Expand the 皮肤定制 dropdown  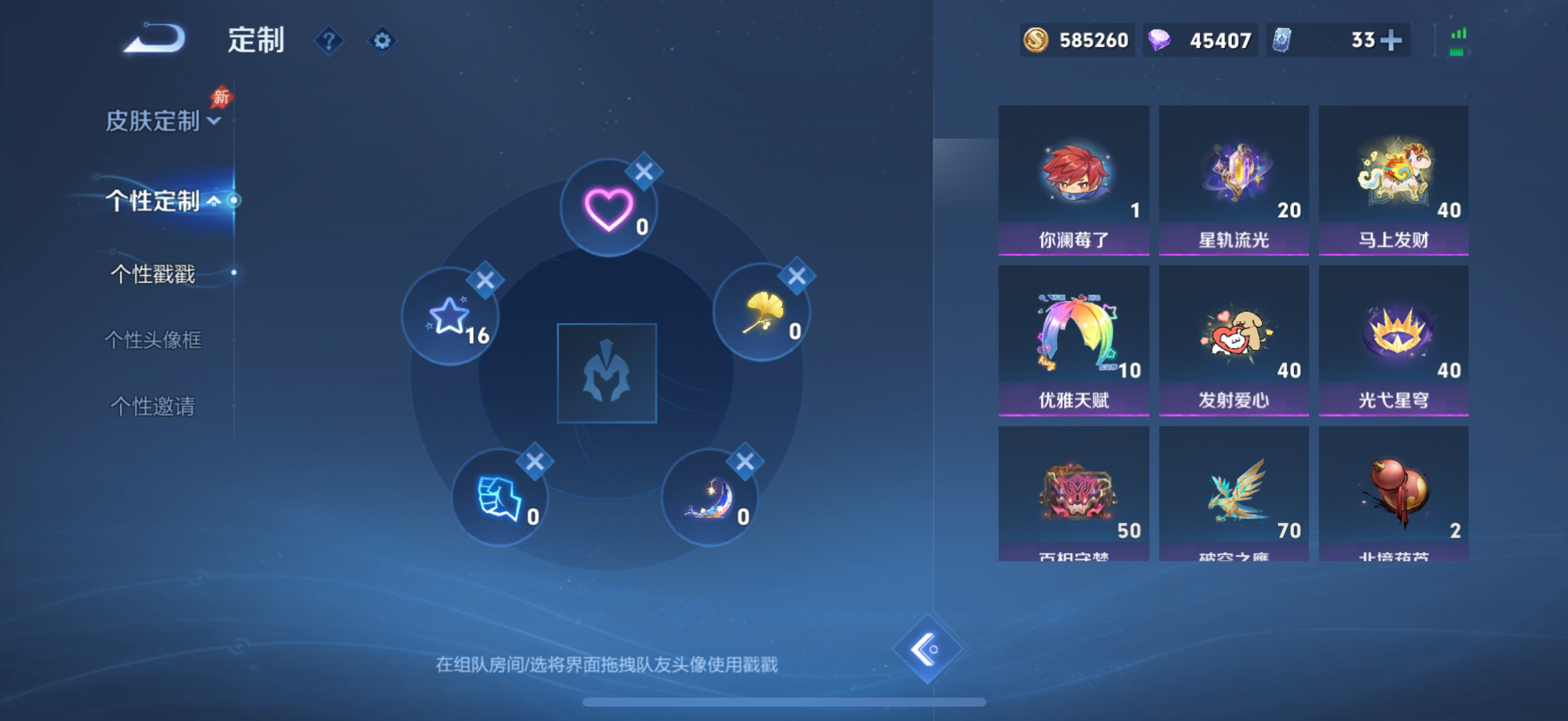coord(160,122)
